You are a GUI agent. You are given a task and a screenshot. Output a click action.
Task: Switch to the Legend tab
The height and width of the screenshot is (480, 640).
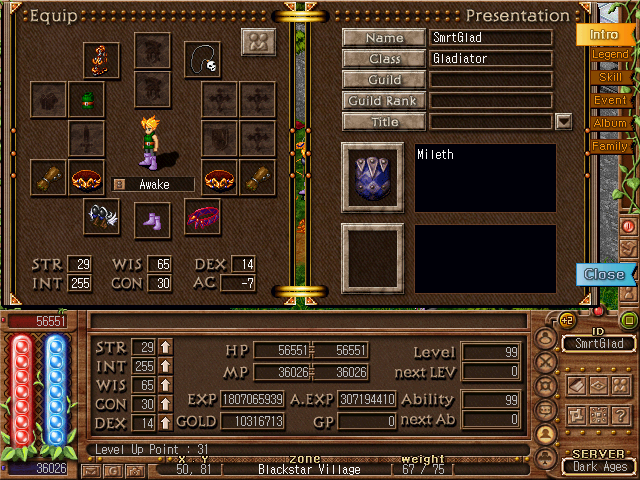pos(609,55)
